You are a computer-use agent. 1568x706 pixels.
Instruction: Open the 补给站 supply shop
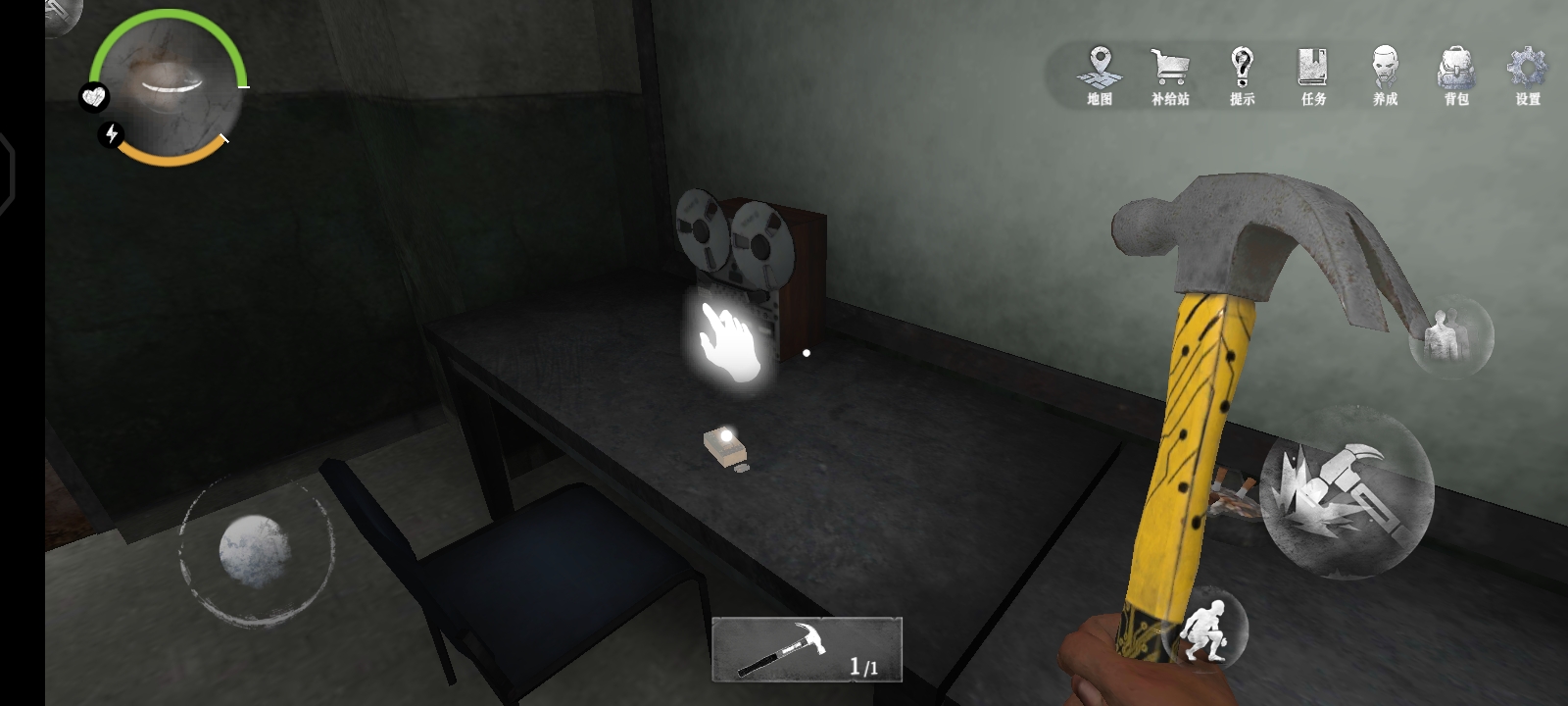[x=1170, y=76]
